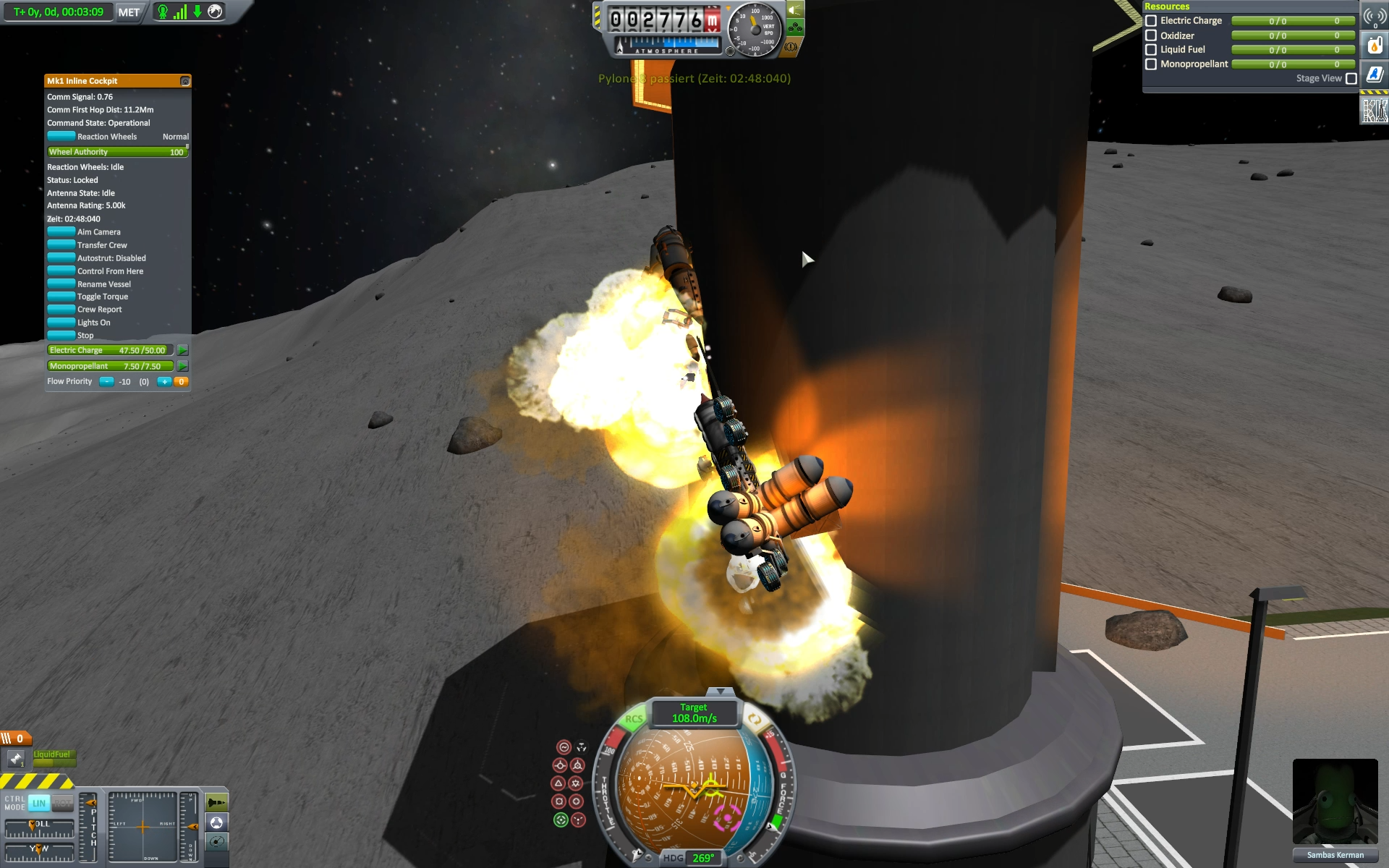
Task: Toggle the RCS indicator on navball
Action: 634,719
